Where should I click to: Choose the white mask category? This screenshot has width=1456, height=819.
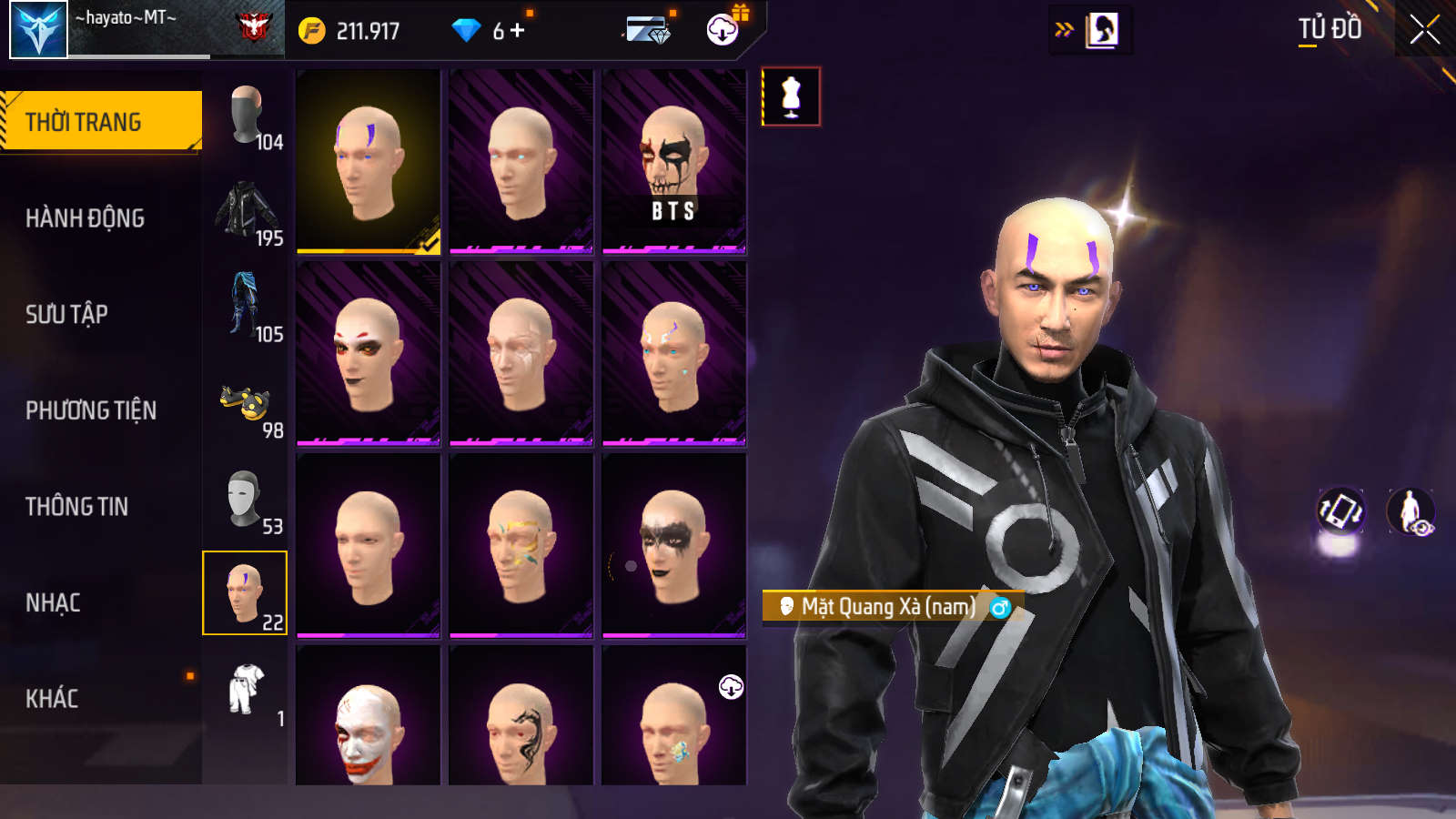pos(246,499)
